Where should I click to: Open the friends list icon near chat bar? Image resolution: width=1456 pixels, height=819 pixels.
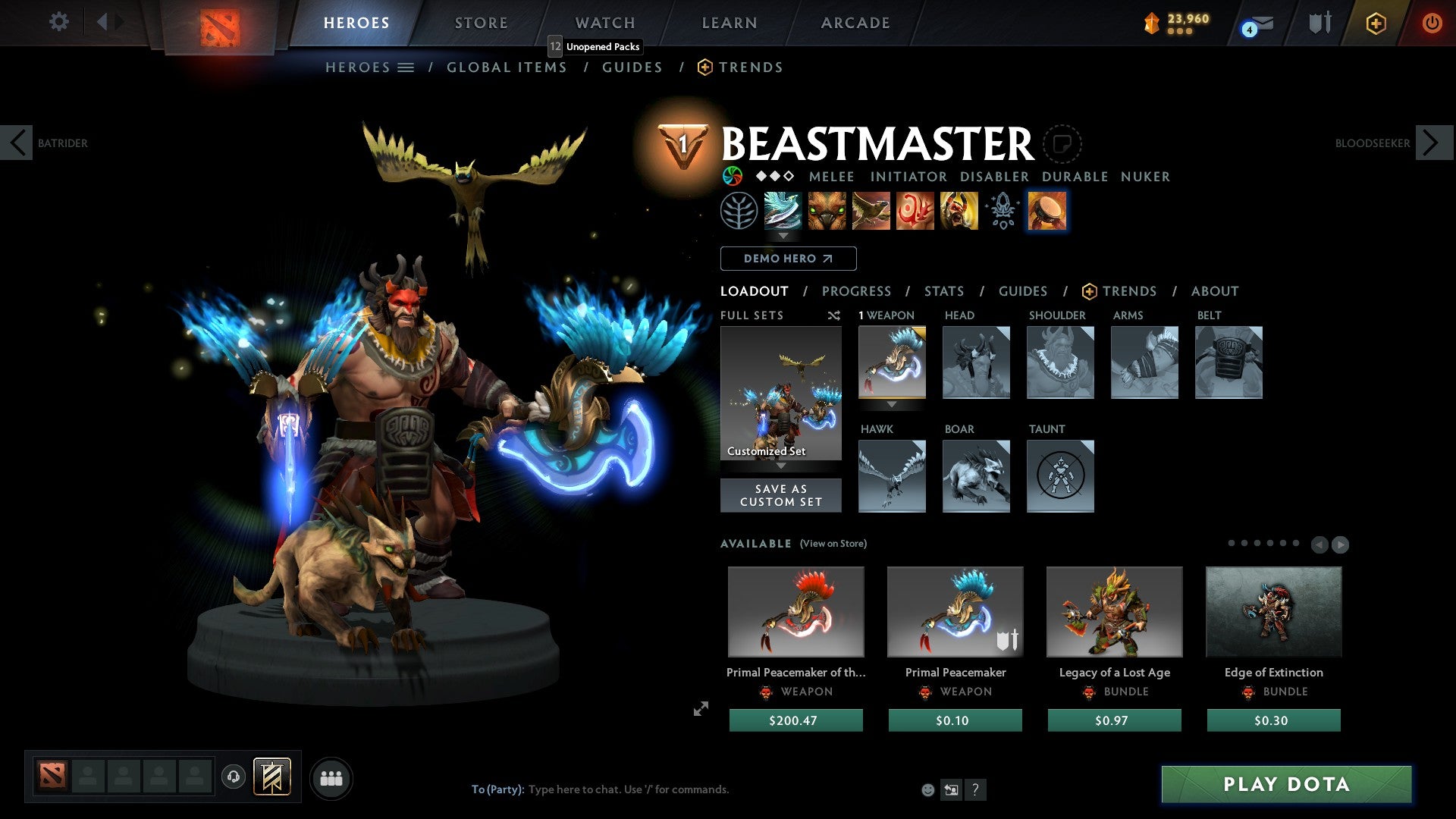[x=330, y=777]
